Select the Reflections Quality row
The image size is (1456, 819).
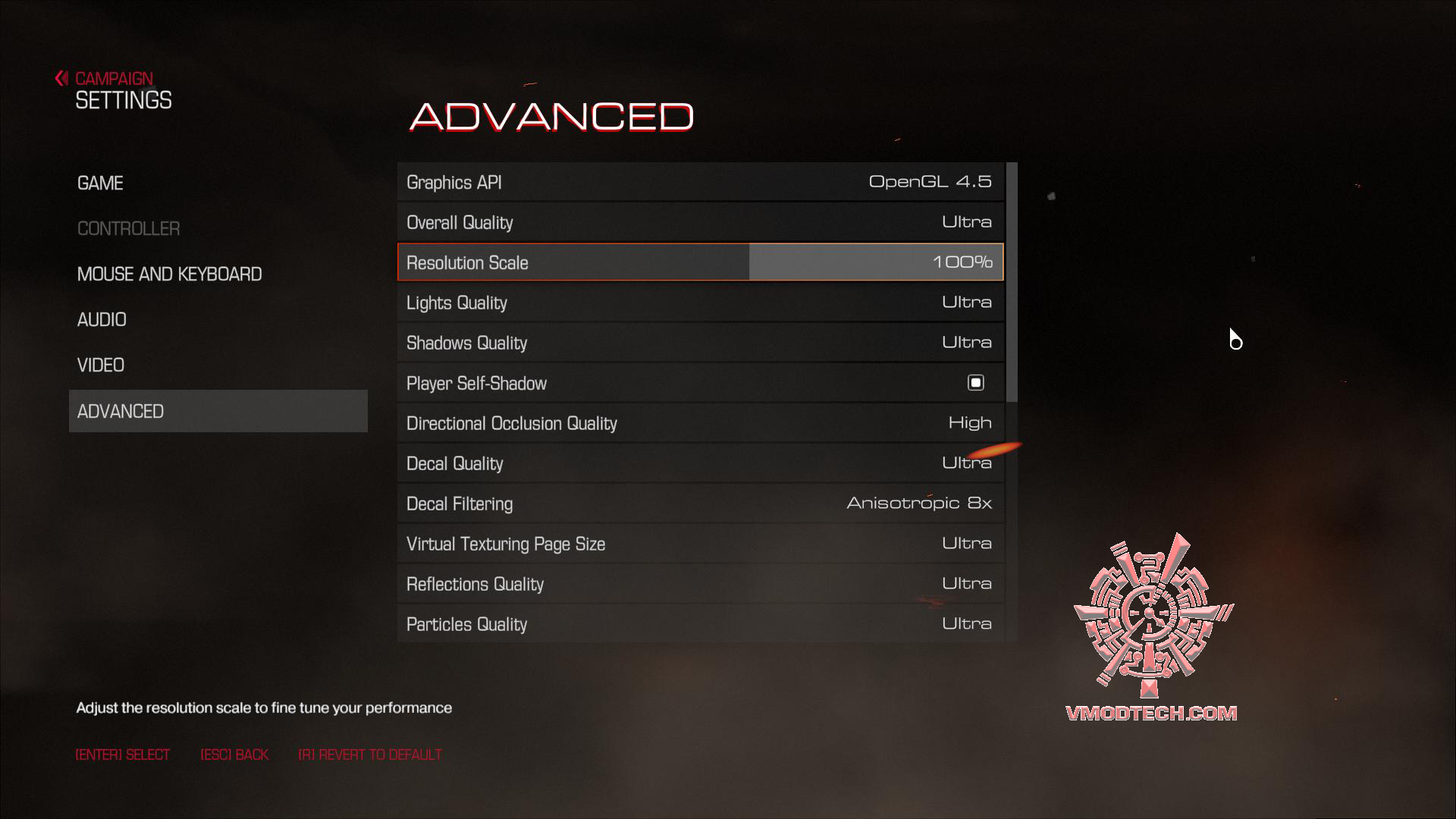[x=698, y=583]
